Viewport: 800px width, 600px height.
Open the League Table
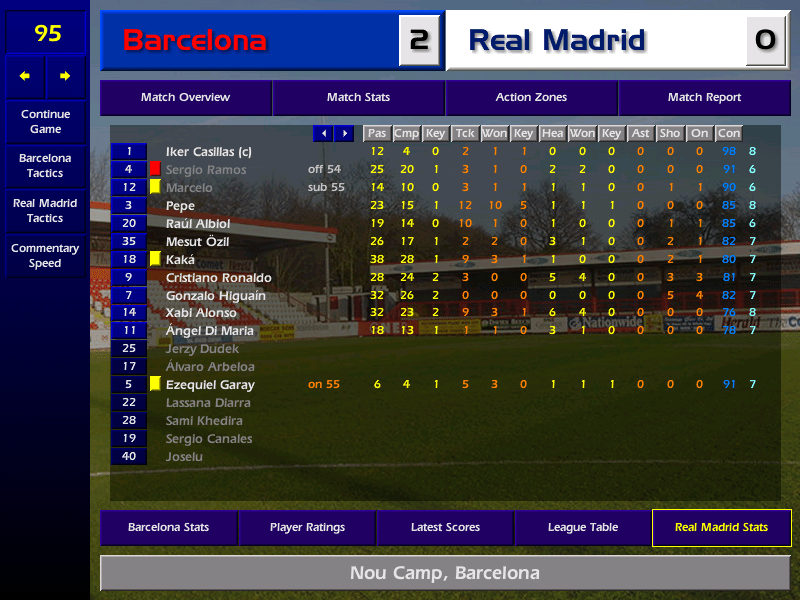coord(583,528)
